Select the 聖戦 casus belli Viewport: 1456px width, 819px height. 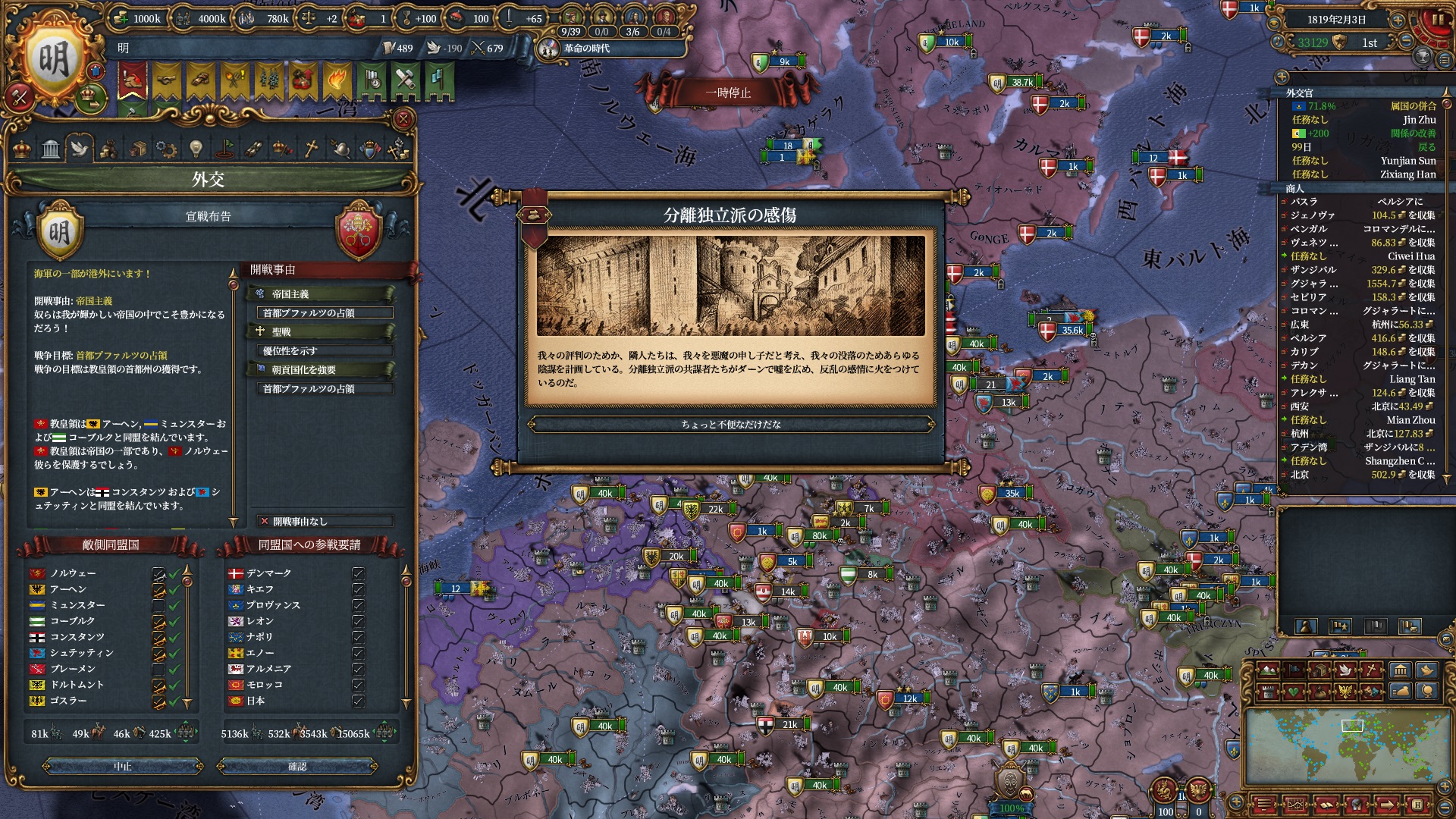click(x=320, y=331)
